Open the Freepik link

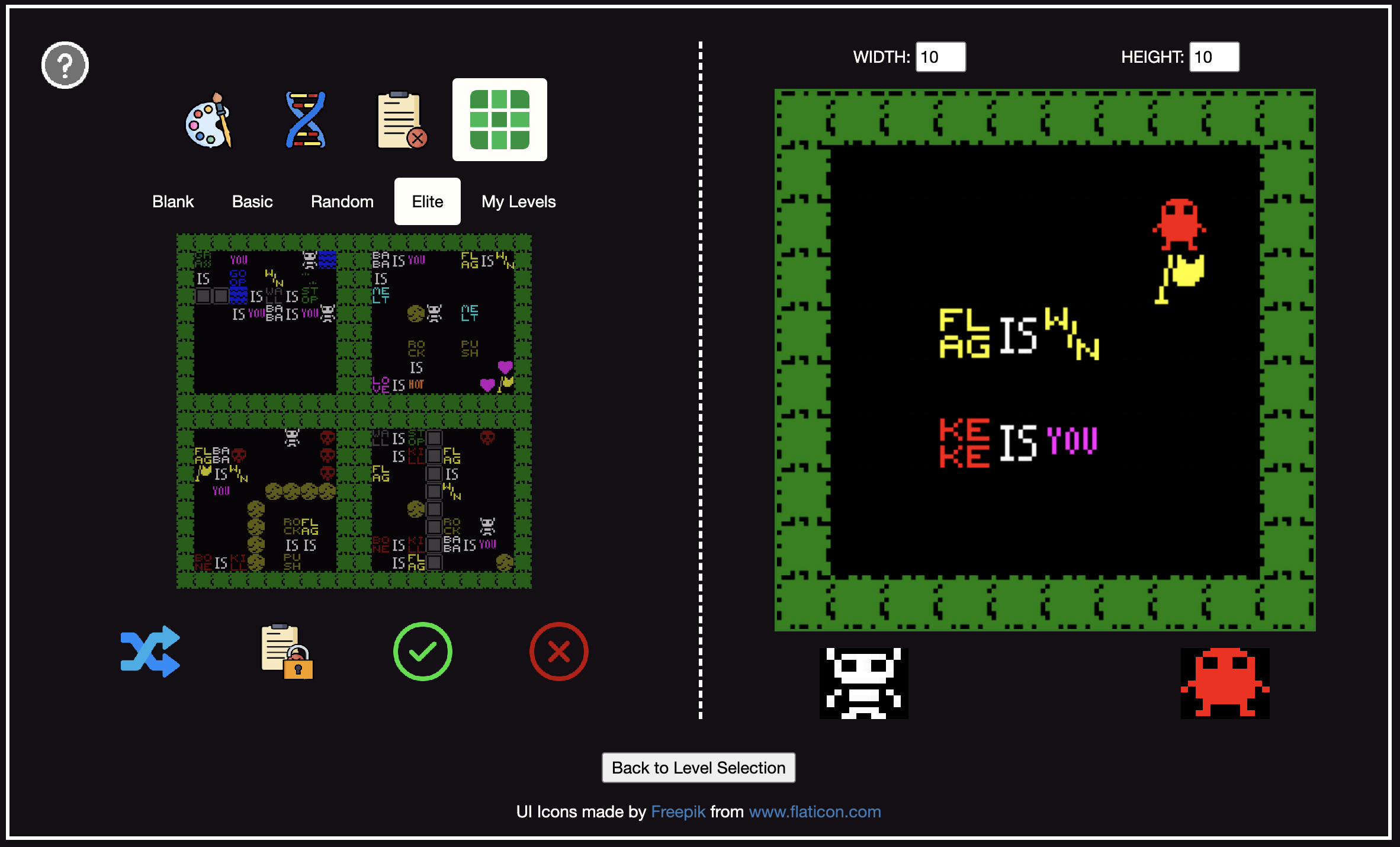(678, 811)
